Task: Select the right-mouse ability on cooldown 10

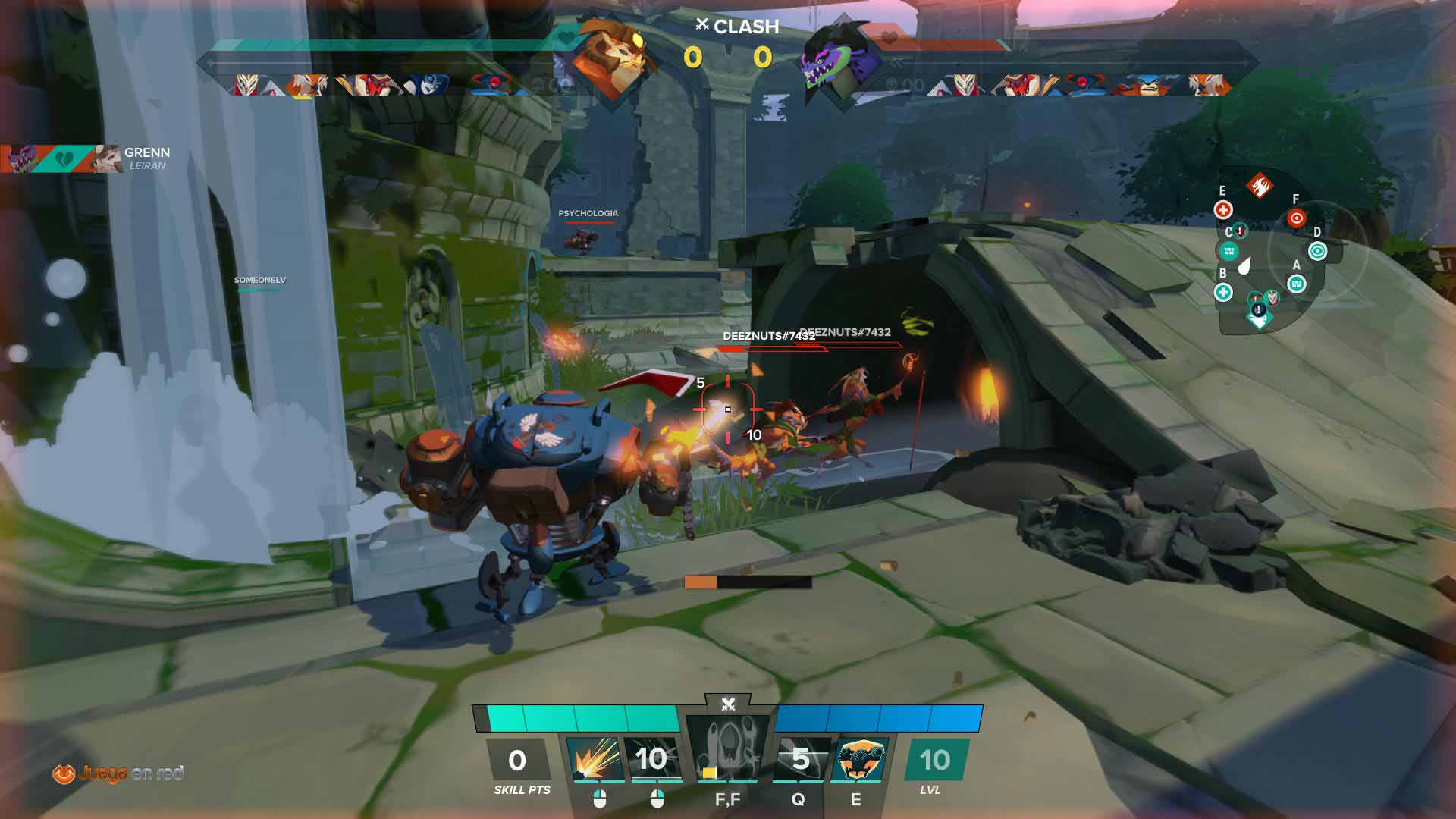Action: pyautogui.click(x=651, y=759)
